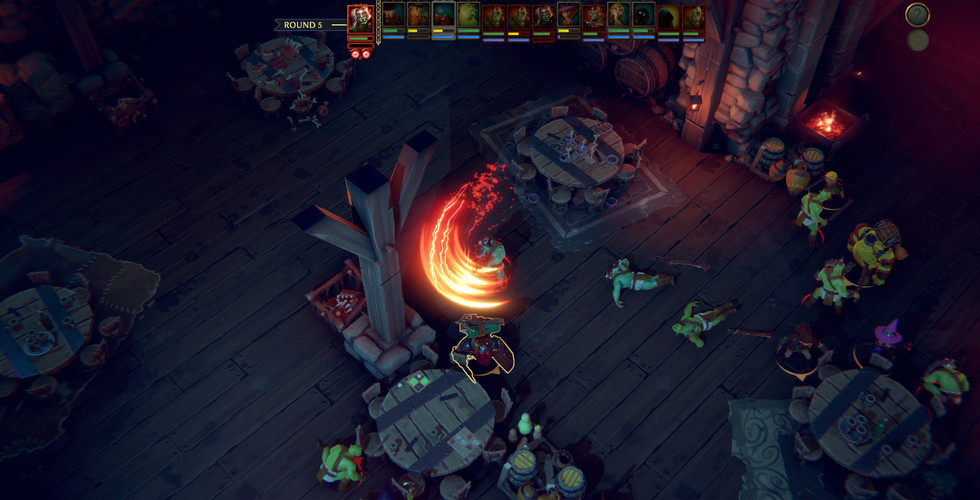Select the blonde-haired character portrait in turn order

tap(618, 16)
